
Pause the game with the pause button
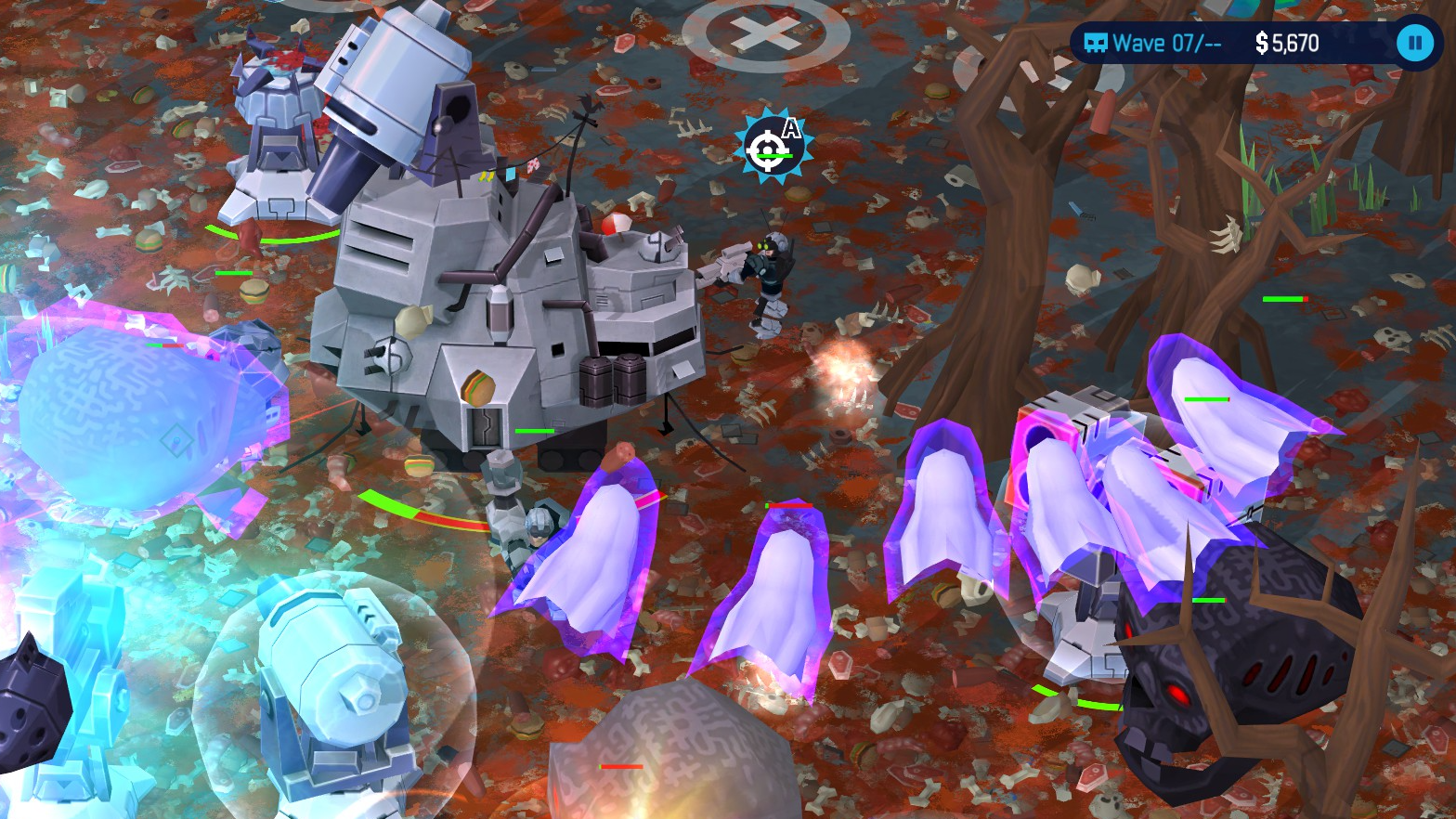click(1414, 43)
